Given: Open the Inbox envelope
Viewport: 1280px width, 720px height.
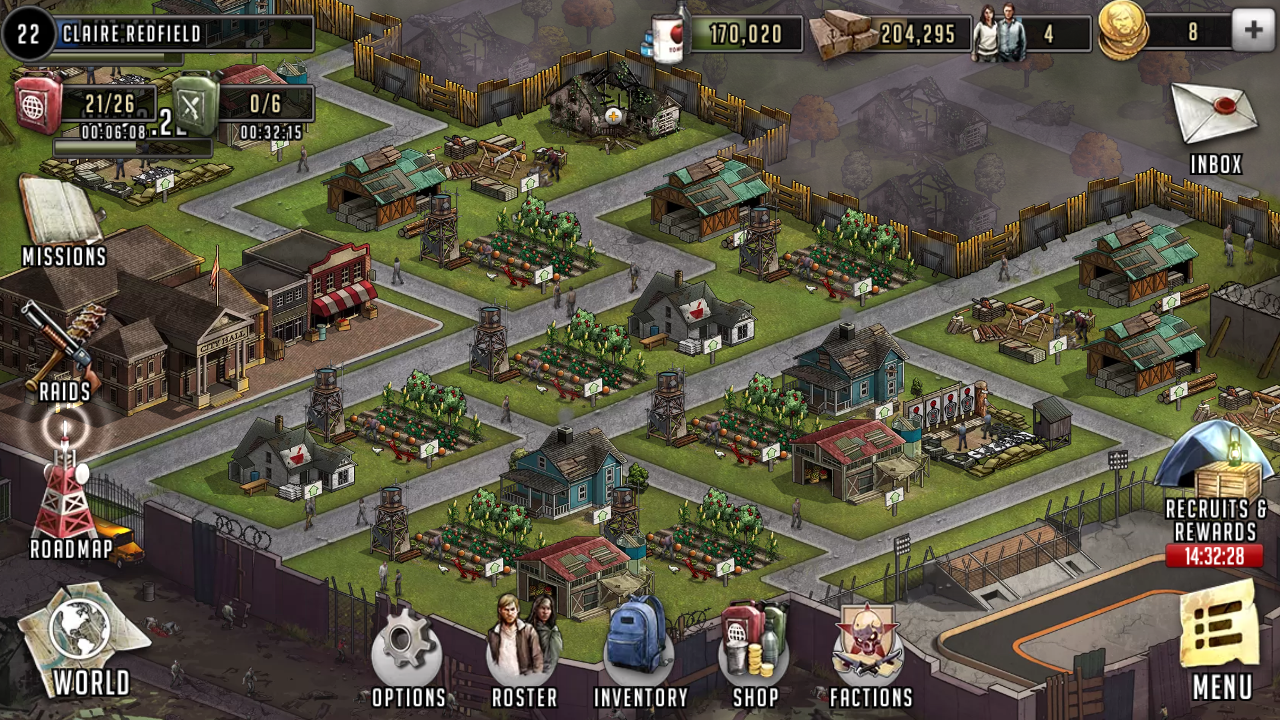Looking at the screenshot, I should click(1214, 115).
